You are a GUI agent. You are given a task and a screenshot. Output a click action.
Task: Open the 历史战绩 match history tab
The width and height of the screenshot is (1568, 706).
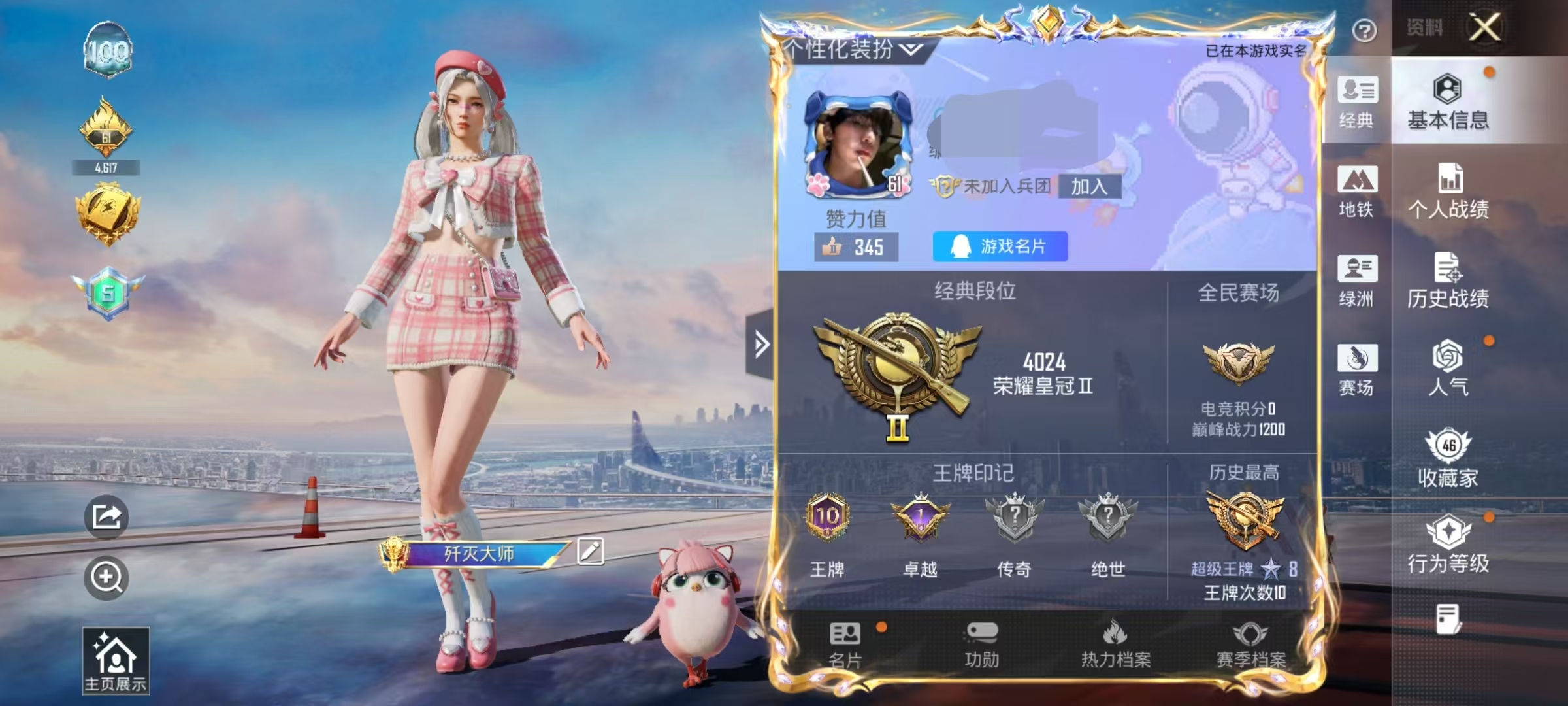coord(1448,280)
